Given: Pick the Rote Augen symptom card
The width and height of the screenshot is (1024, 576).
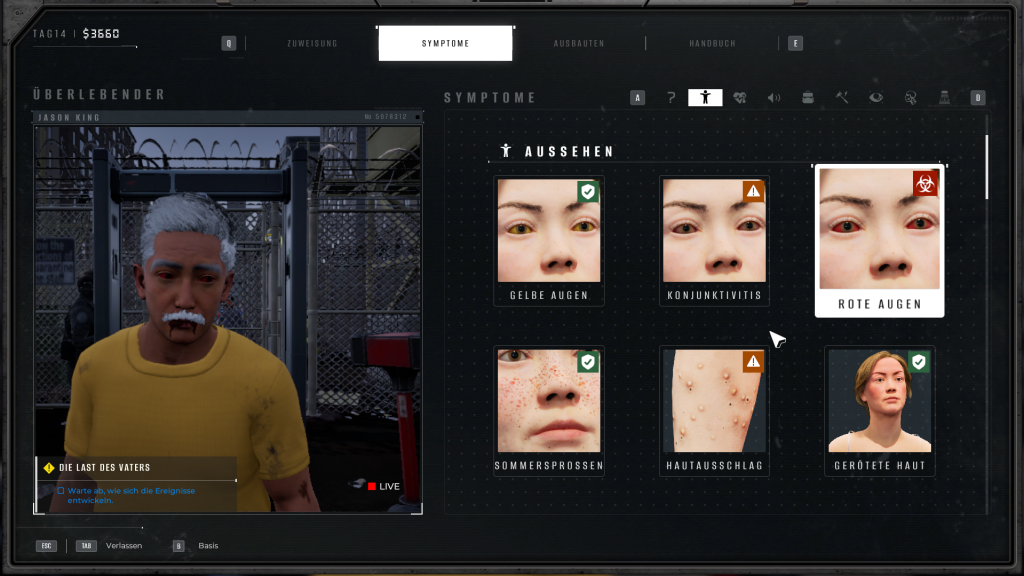Looking at the screenshot, I should (x=879, y=241).
